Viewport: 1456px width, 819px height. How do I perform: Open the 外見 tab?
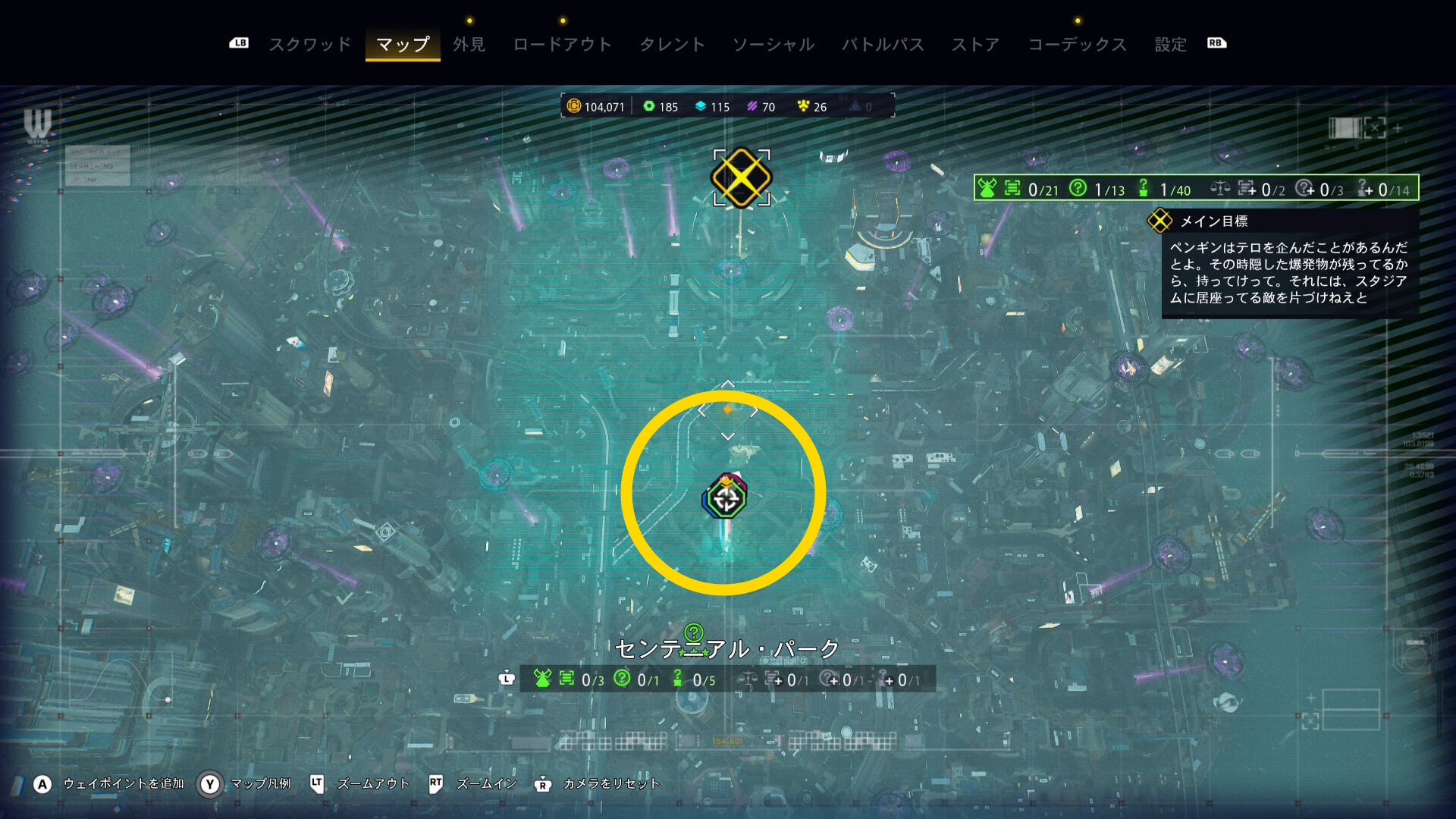click(x=469, y=45)
